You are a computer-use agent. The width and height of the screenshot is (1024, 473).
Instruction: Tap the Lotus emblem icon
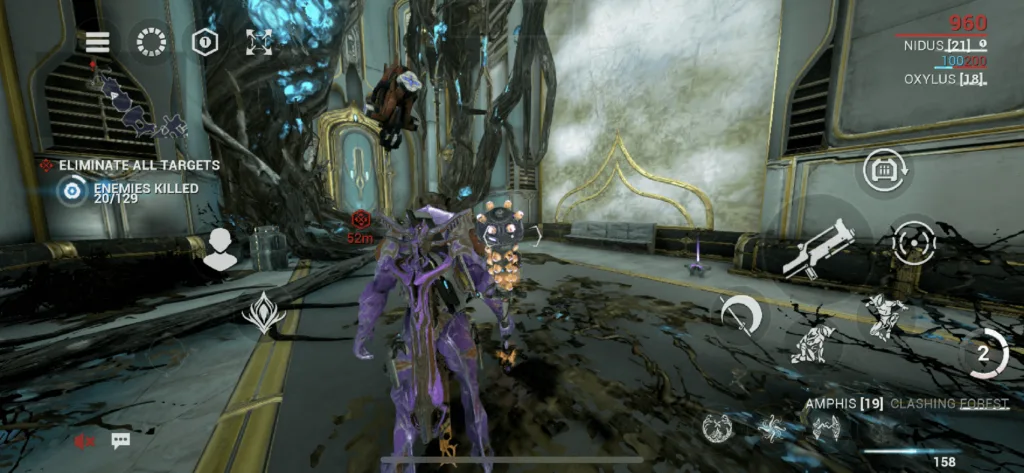[x=263, y=312]
